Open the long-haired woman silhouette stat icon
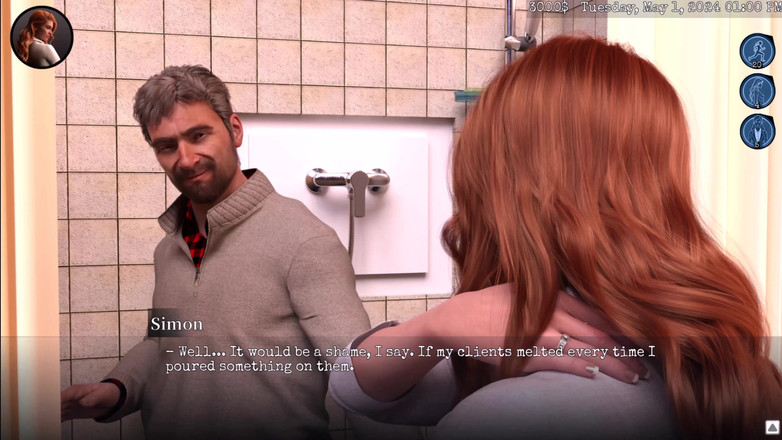 point(757,91)
